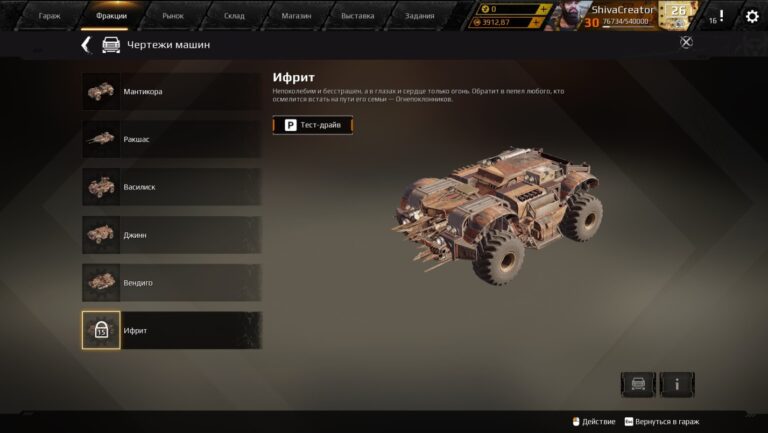Select the Василиск blueprint row
This screenshot has width=768, height=433.
click(x=171, y=187)
